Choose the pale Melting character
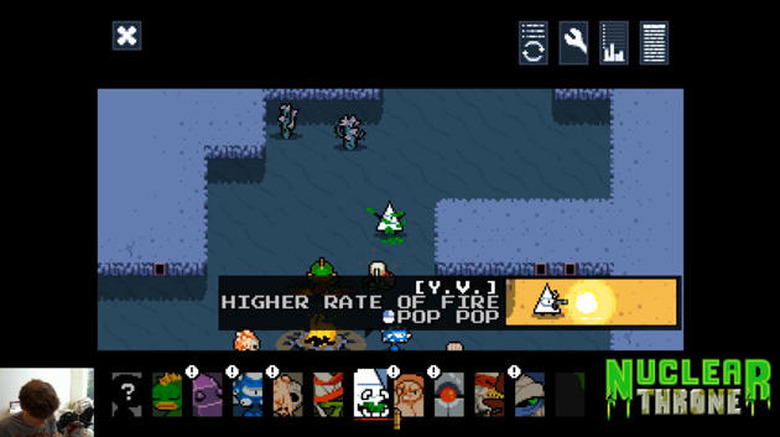This screenshot has width=780, height=437. (x=288, y=392)
